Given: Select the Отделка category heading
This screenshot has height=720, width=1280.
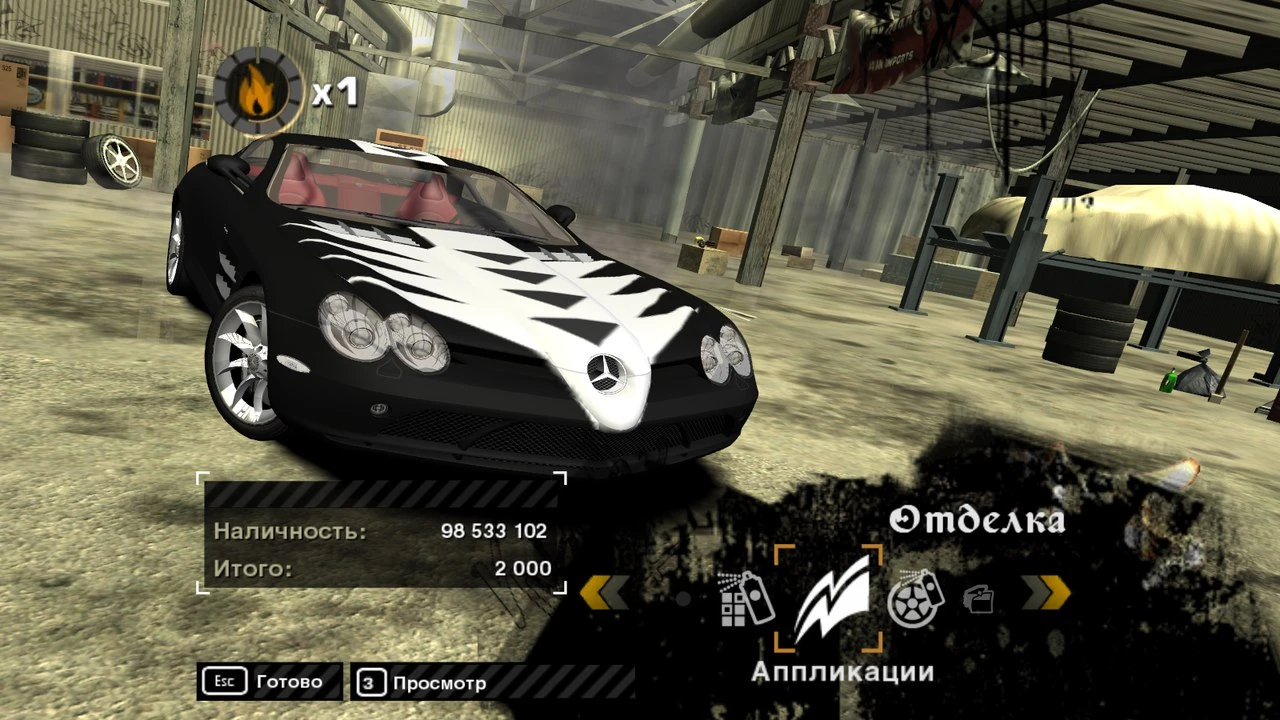Looking at the screenshot, I should coord(978,520).
